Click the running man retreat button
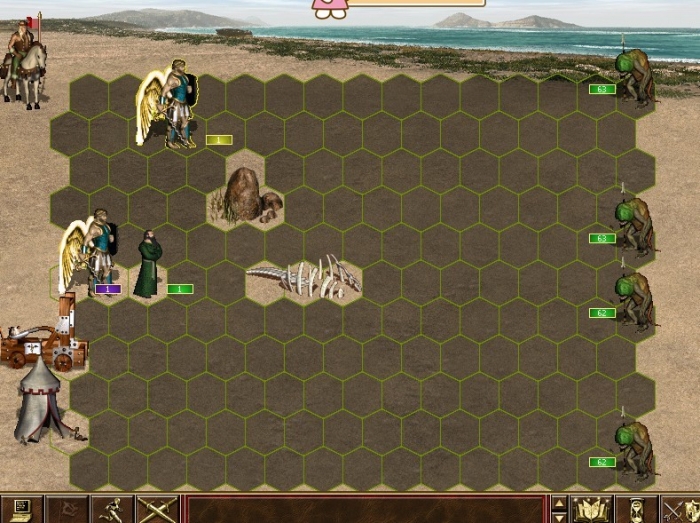Image resolution: width=700 pixels, height=523 pixels. click(x=113, y=509)
